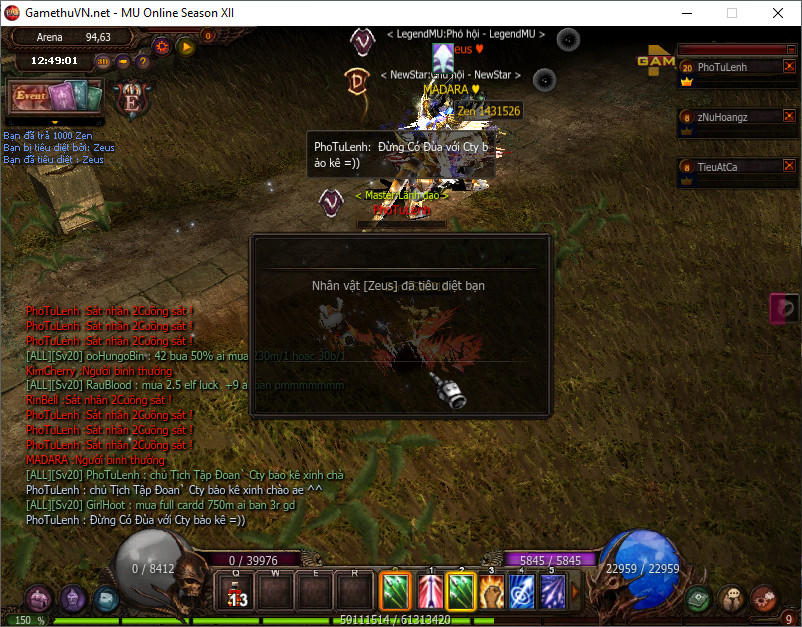Screen dimensions: 802x627
Task: Toggle the 3D camera button
Action: pyautogui.click(x=104, y=61)
